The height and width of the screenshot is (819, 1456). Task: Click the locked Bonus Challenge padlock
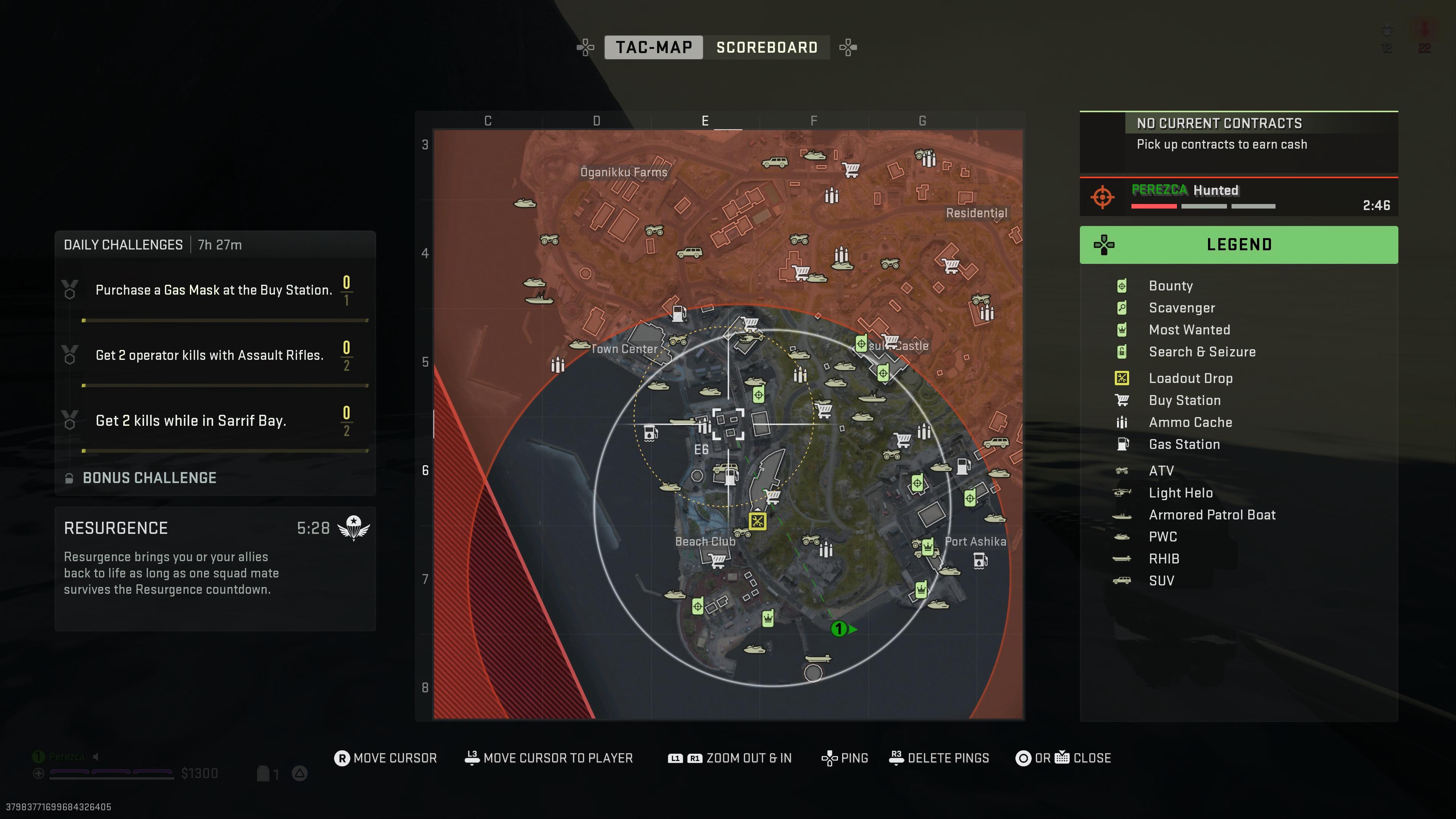point(69,478)
